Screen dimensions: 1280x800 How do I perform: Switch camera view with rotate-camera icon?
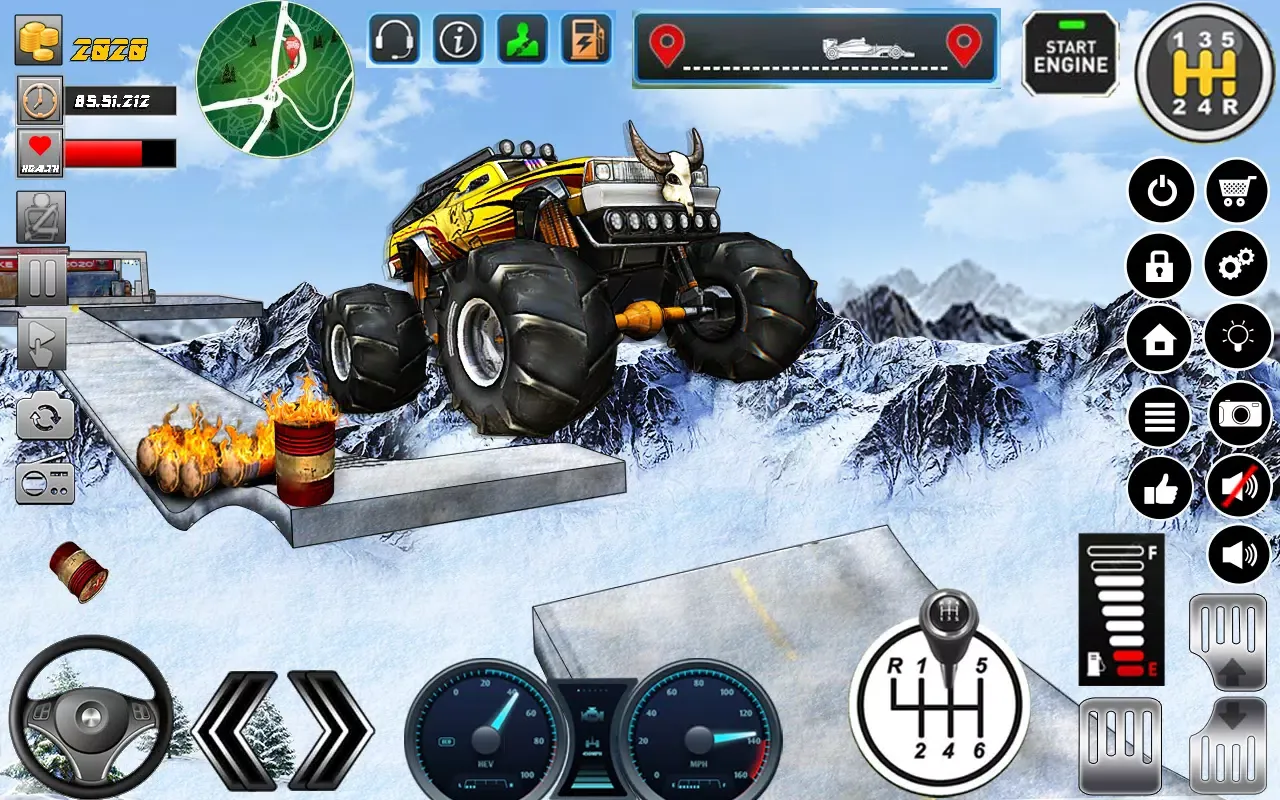click(45, 417)
